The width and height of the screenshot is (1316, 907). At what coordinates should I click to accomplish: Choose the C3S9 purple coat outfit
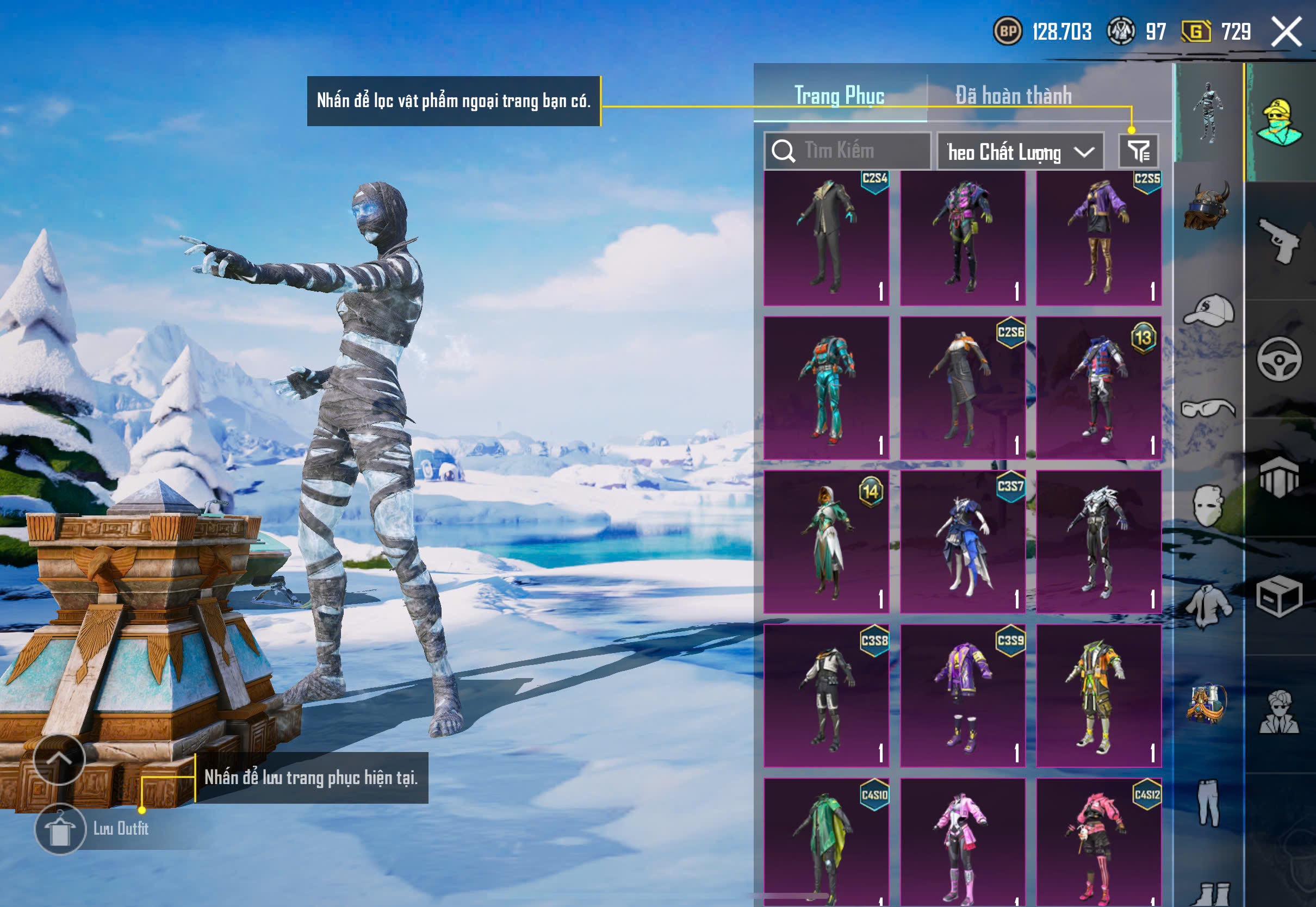pos(963,695)
